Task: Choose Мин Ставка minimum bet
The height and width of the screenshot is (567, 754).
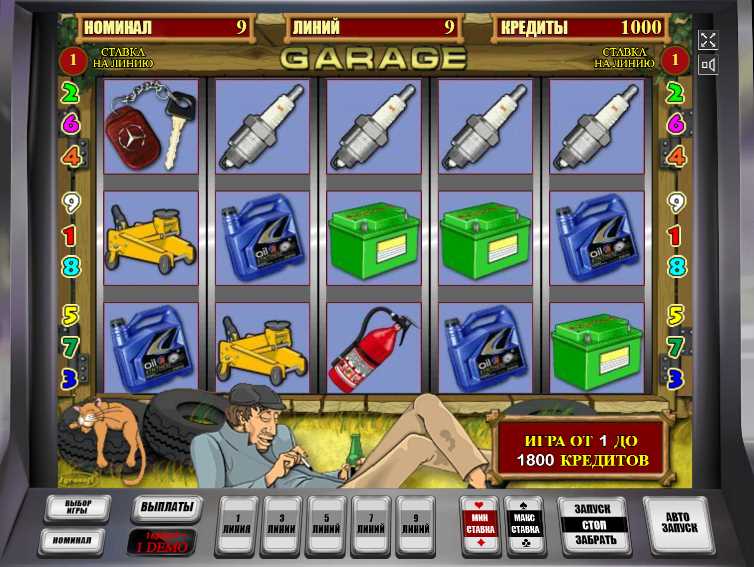Action: click(481, 524)
